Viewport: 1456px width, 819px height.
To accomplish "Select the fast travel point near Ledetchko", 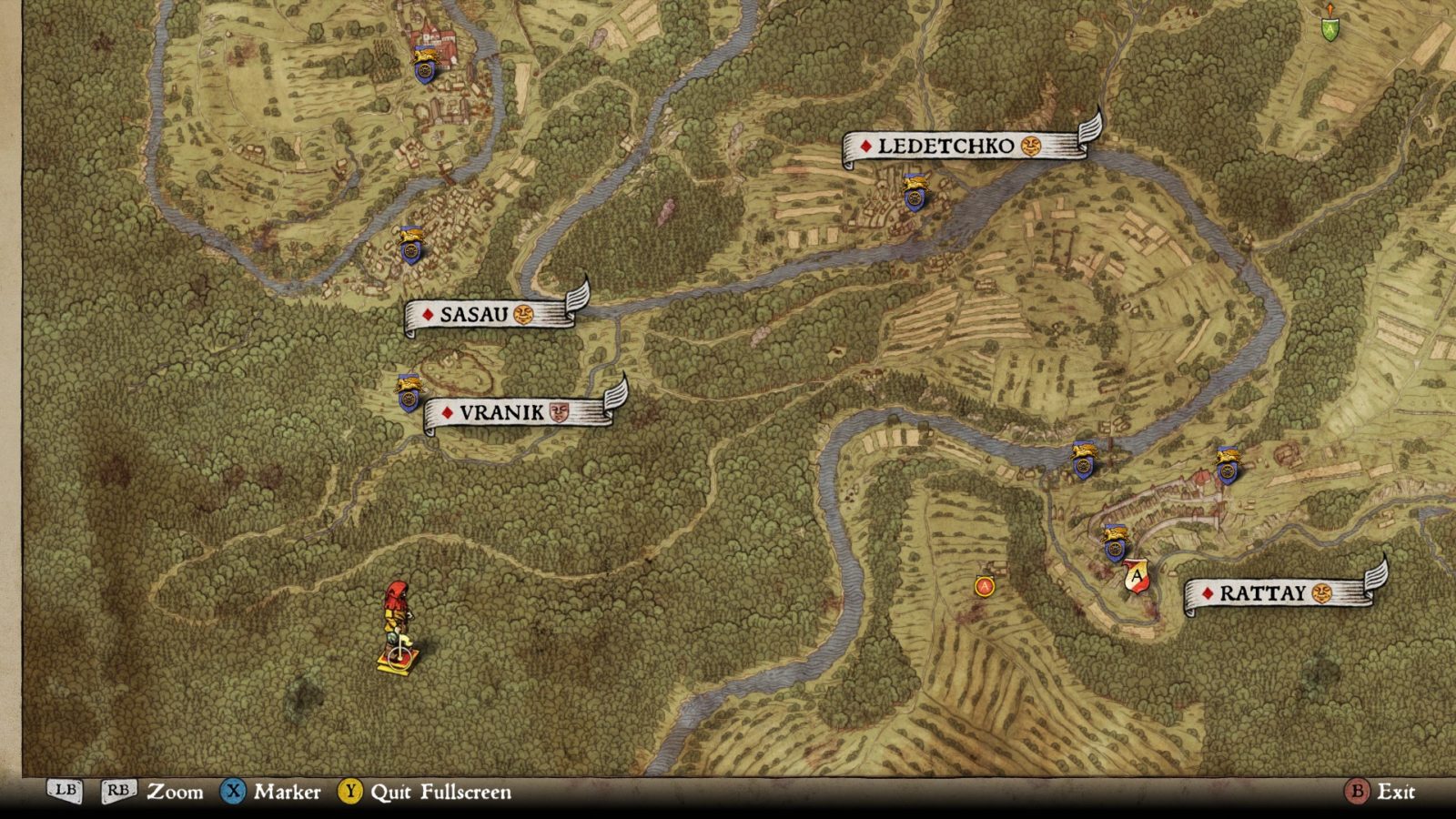I will coord(915,194).
